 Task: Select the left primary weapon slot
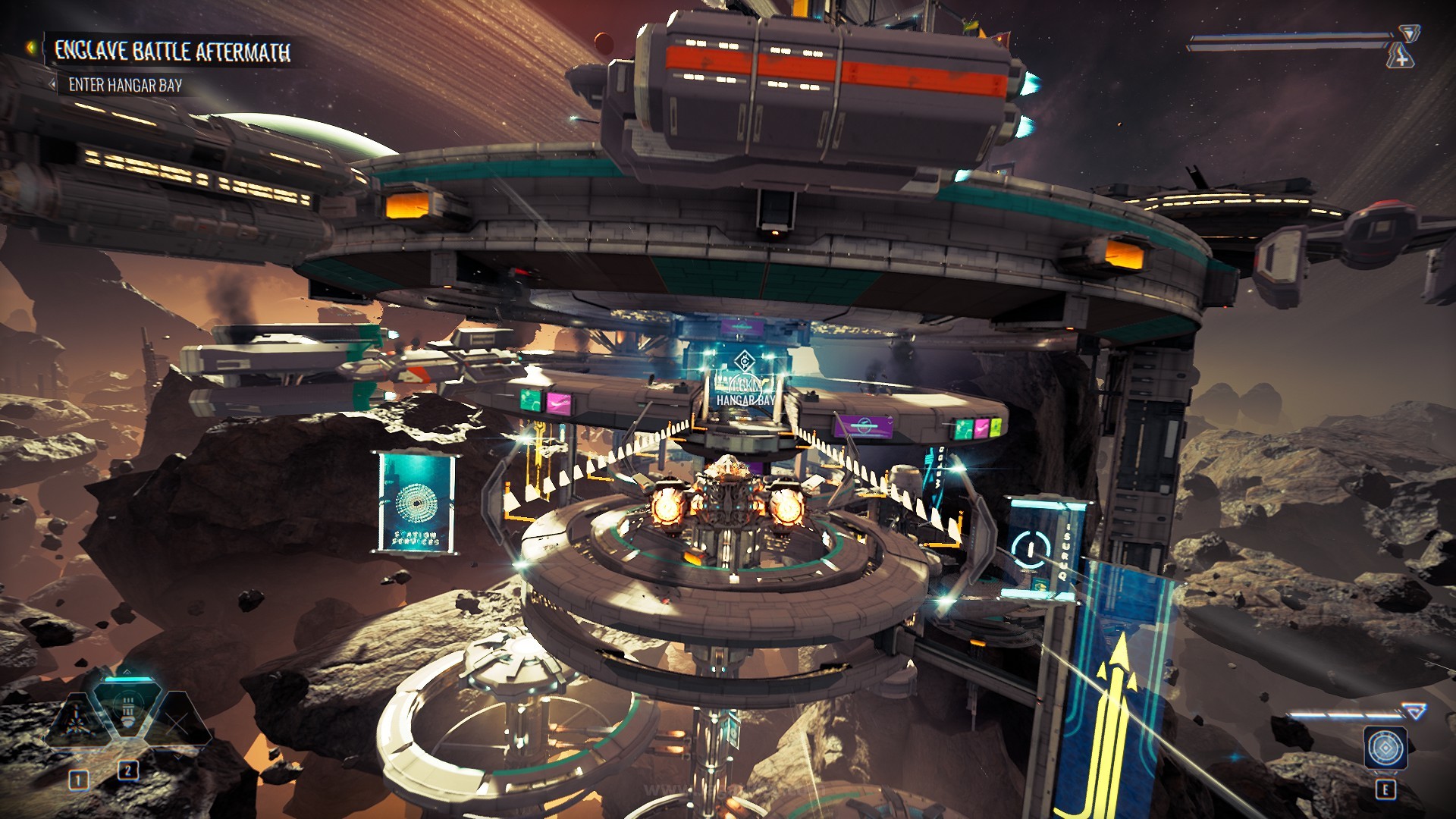tap(77, 719)
